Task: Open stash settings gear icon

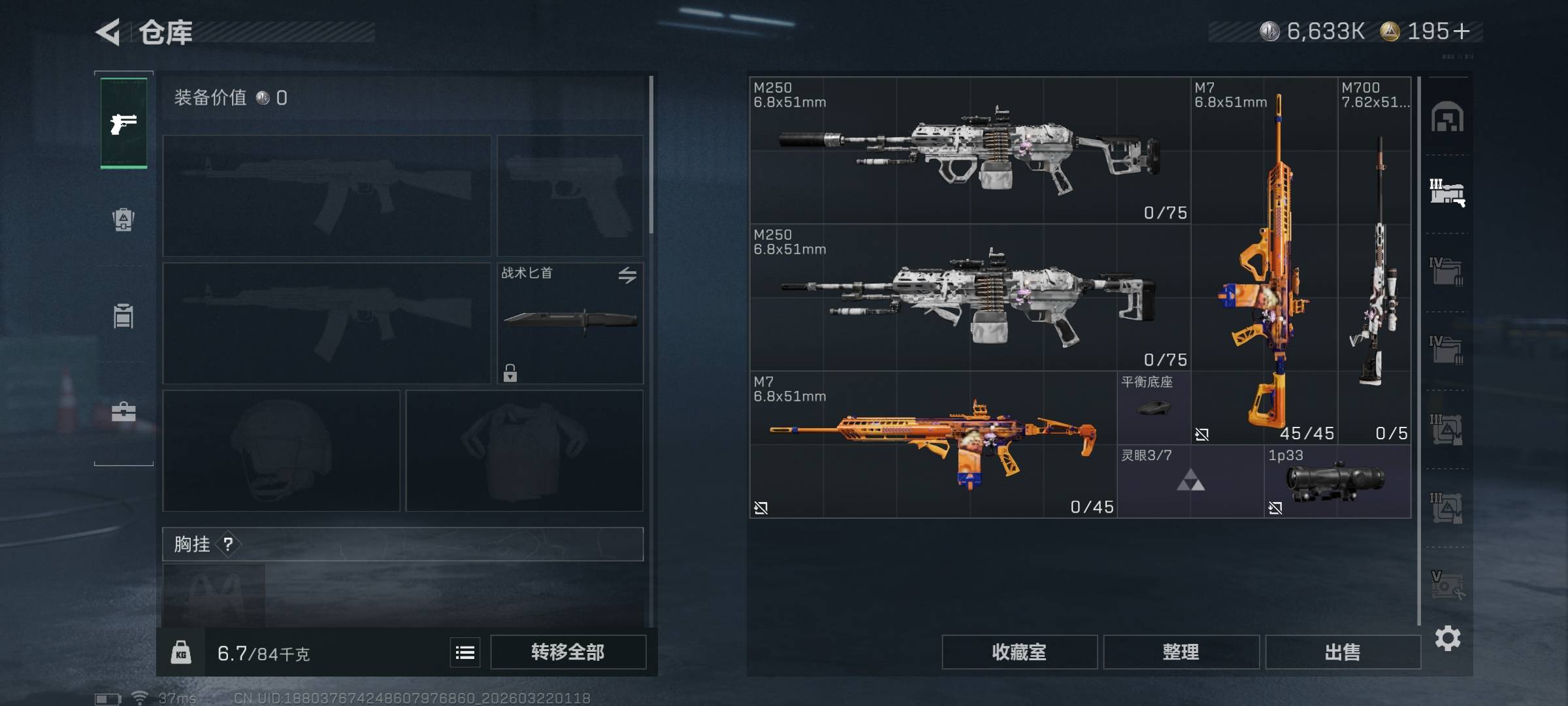Action: click(x=1448, y=638)
